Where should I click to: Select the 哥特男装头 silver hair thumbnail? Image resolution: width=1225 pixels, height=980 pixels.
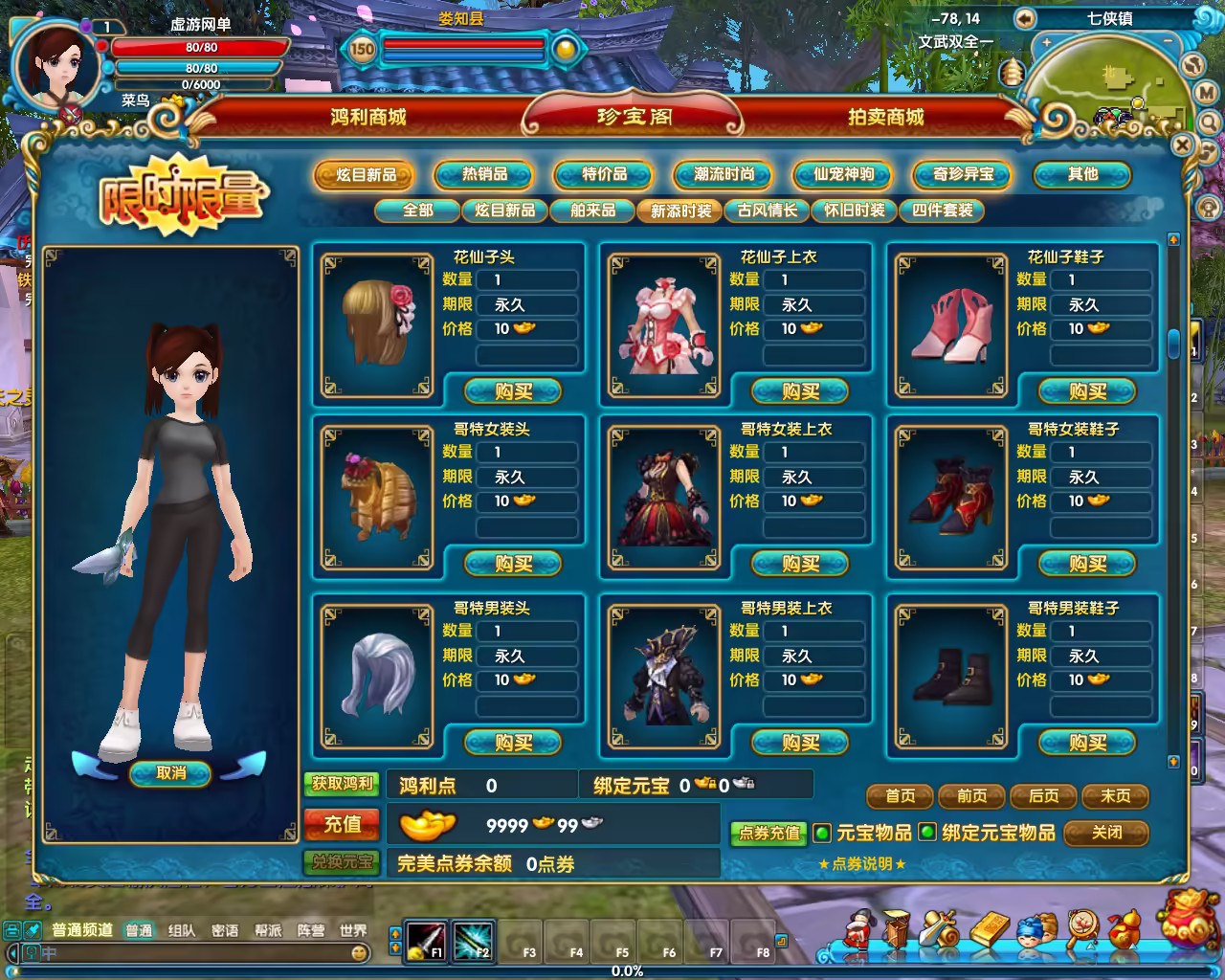tap(377, 677)
